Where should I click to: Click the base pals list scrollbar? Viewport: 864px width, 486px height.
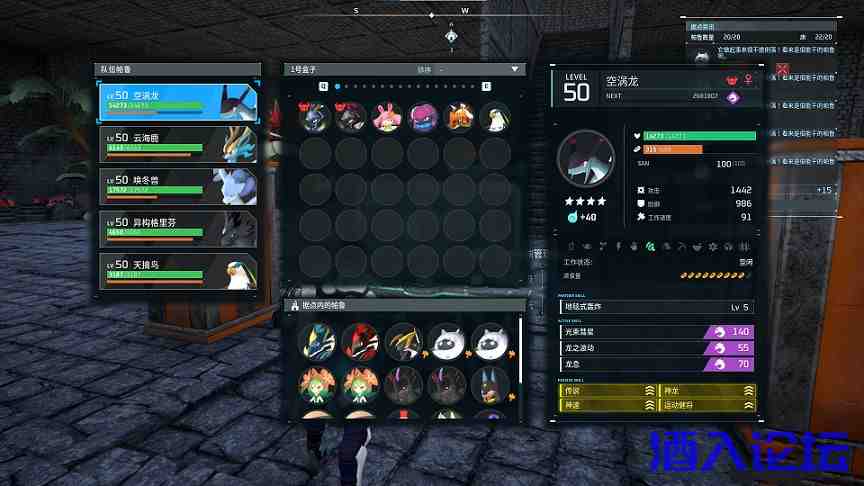tap(521, 350)
